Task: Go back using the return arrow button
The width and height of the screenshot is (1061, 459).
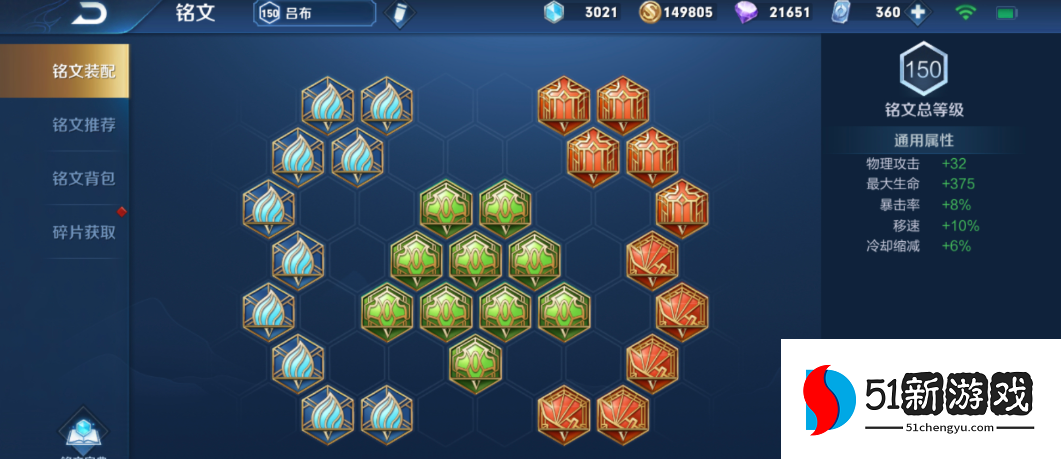Action: 88,13
